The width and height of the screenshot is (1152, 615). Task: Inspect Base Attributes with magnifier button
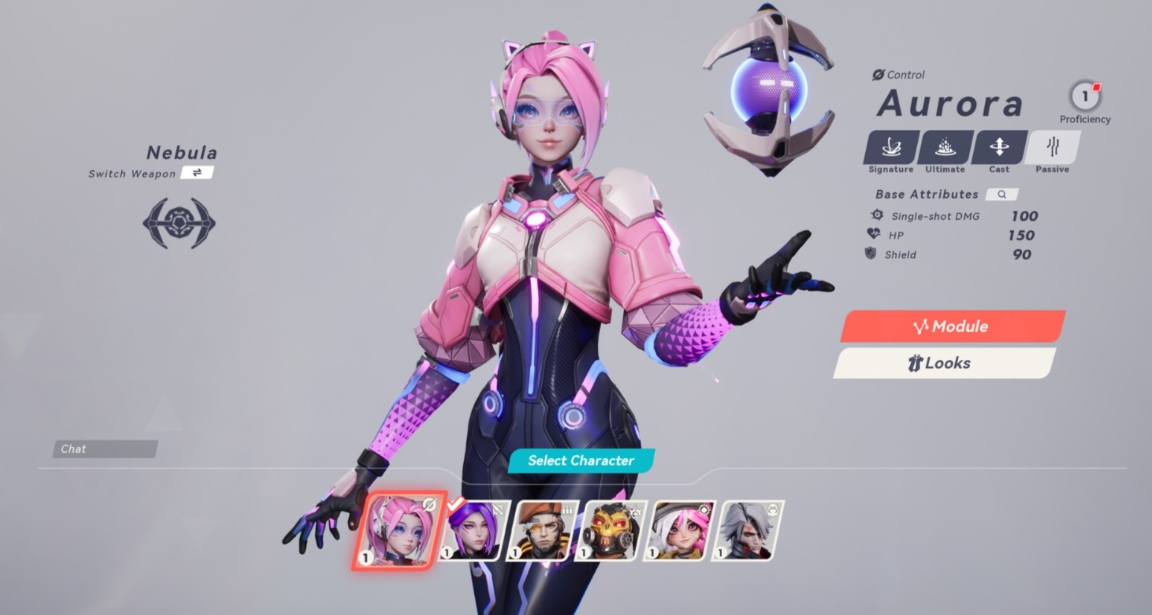(1001, 194)
